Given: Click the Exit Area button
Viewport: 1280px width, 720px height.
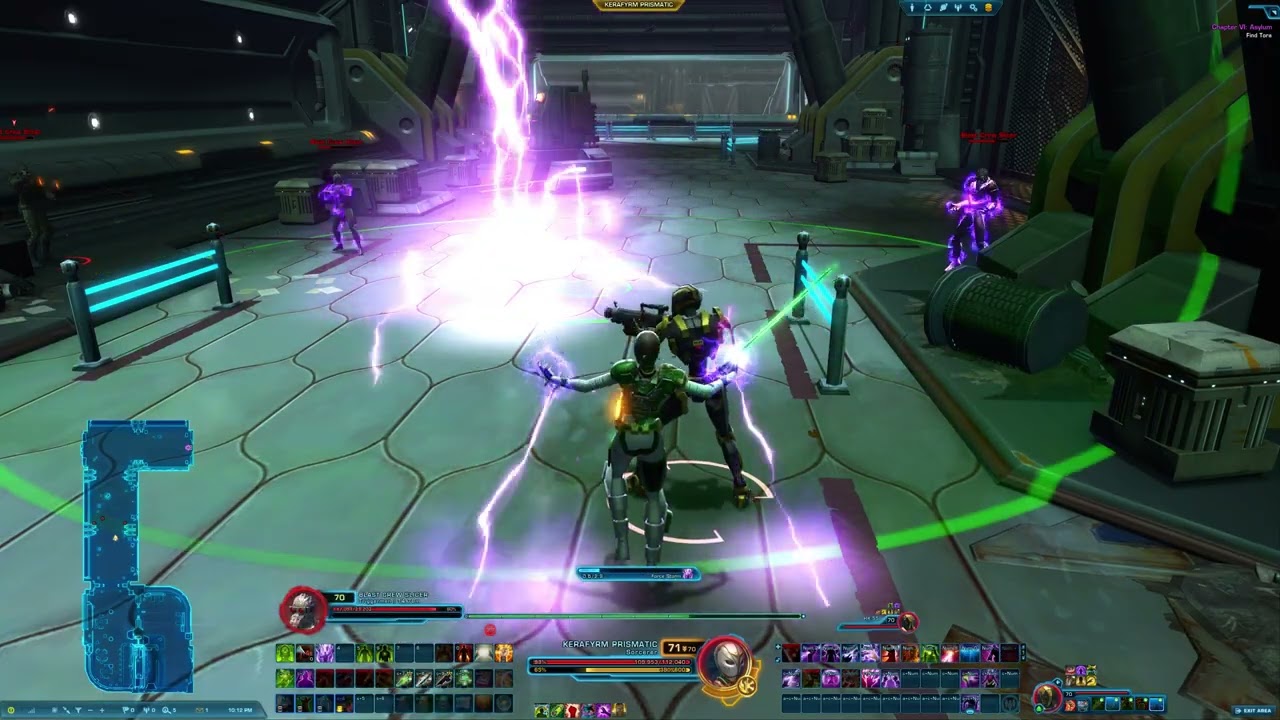Looking at the screenshot, I should [1255, 710].
